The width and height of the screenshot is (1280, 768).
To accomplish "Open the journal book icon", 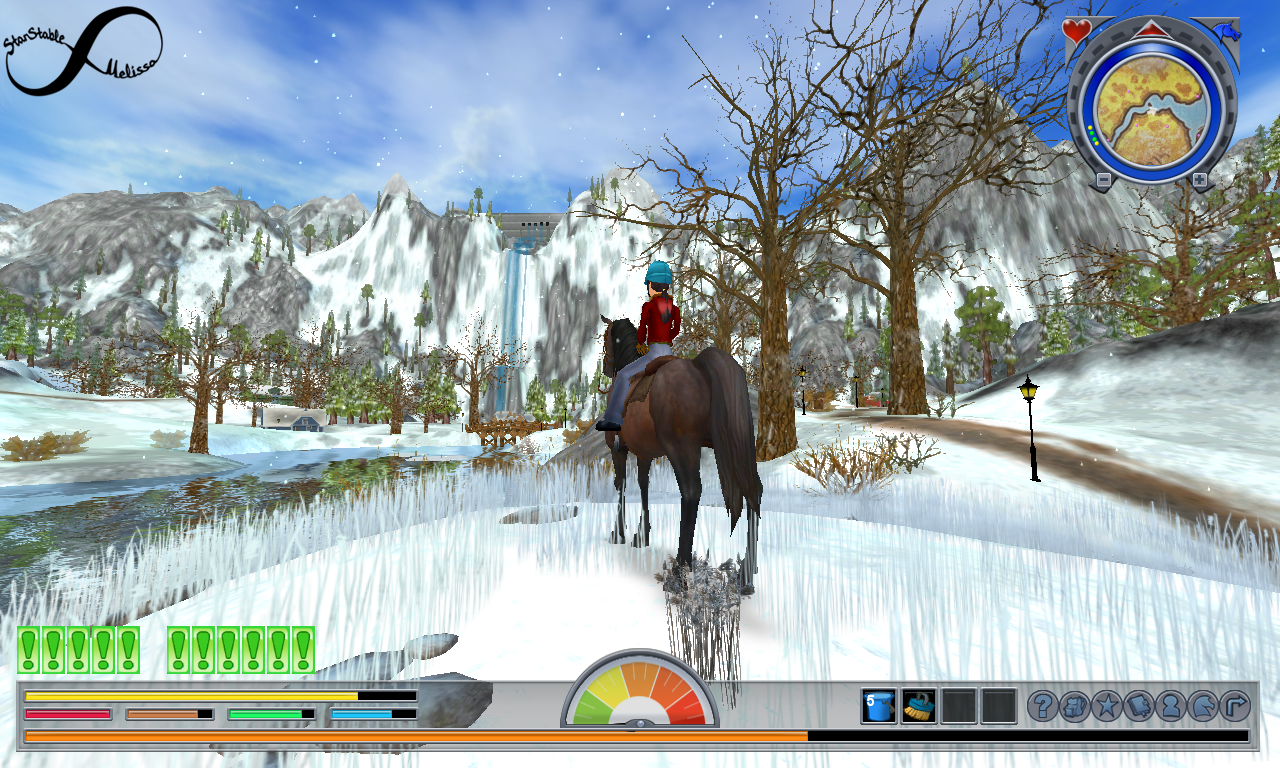I will pyautogui.click(x=1139, y=706).
